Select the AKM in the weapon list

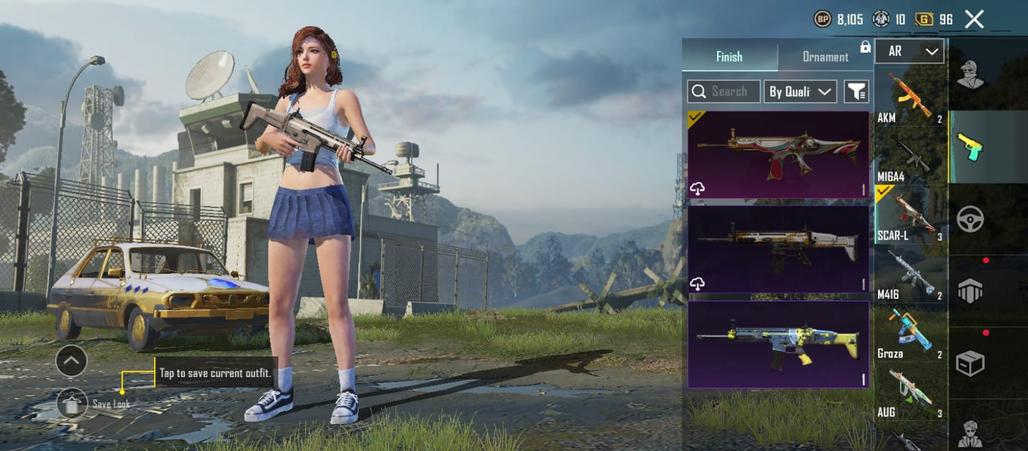click(x=910, y=99)
